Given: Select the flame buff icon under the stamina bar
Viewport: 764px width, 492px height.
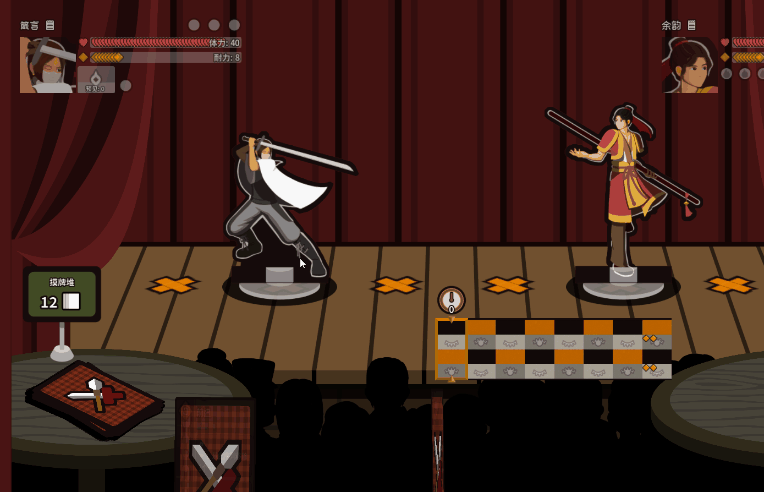Looking at the screenshot, I should point(96,79).
